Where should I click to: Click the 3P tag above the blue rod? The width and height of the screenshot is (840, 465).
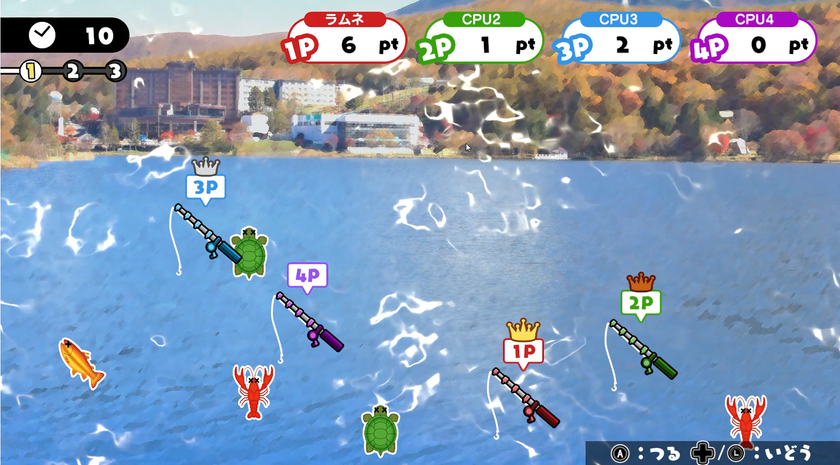click(x=204, y=186)
